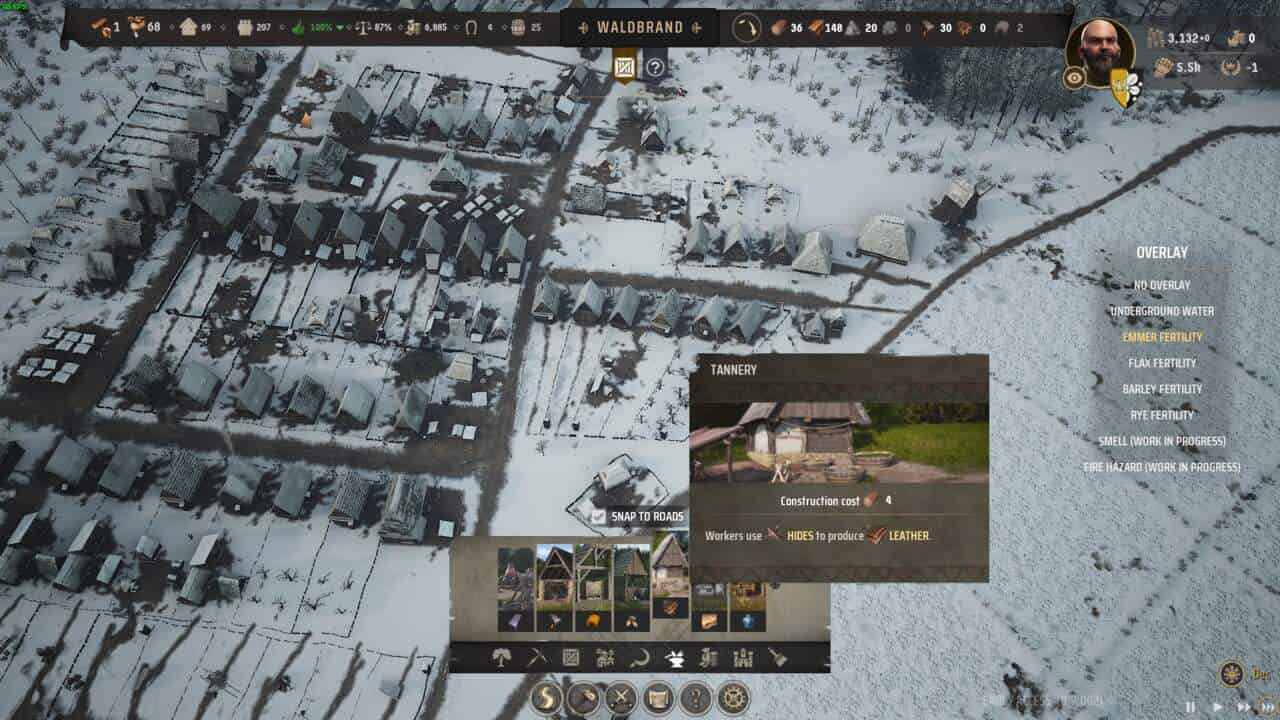
Task: Turn on the Fire Hazard overlay
Action: [x=1161, y=467]
